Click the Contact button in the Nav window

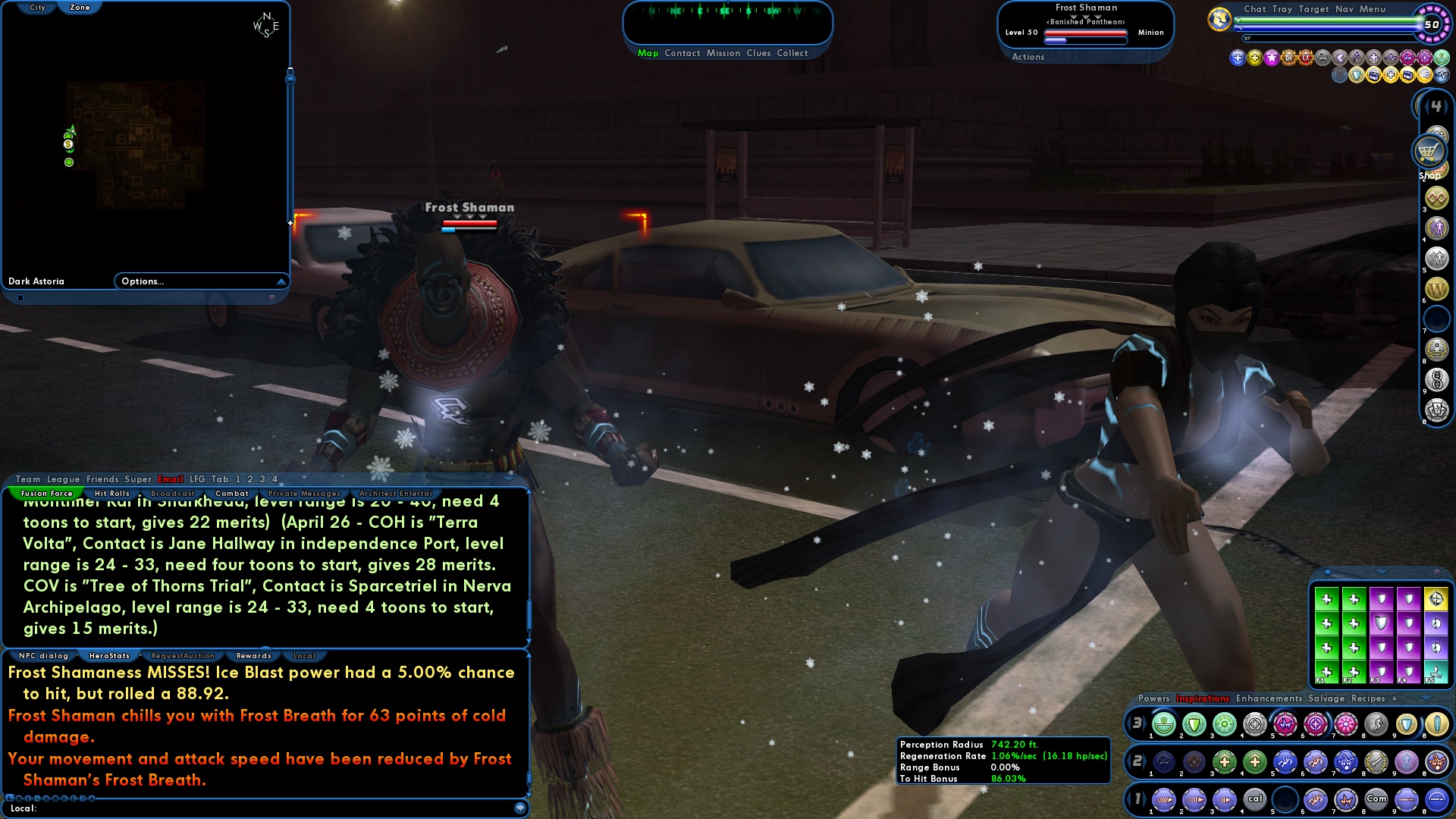point(682,53)
